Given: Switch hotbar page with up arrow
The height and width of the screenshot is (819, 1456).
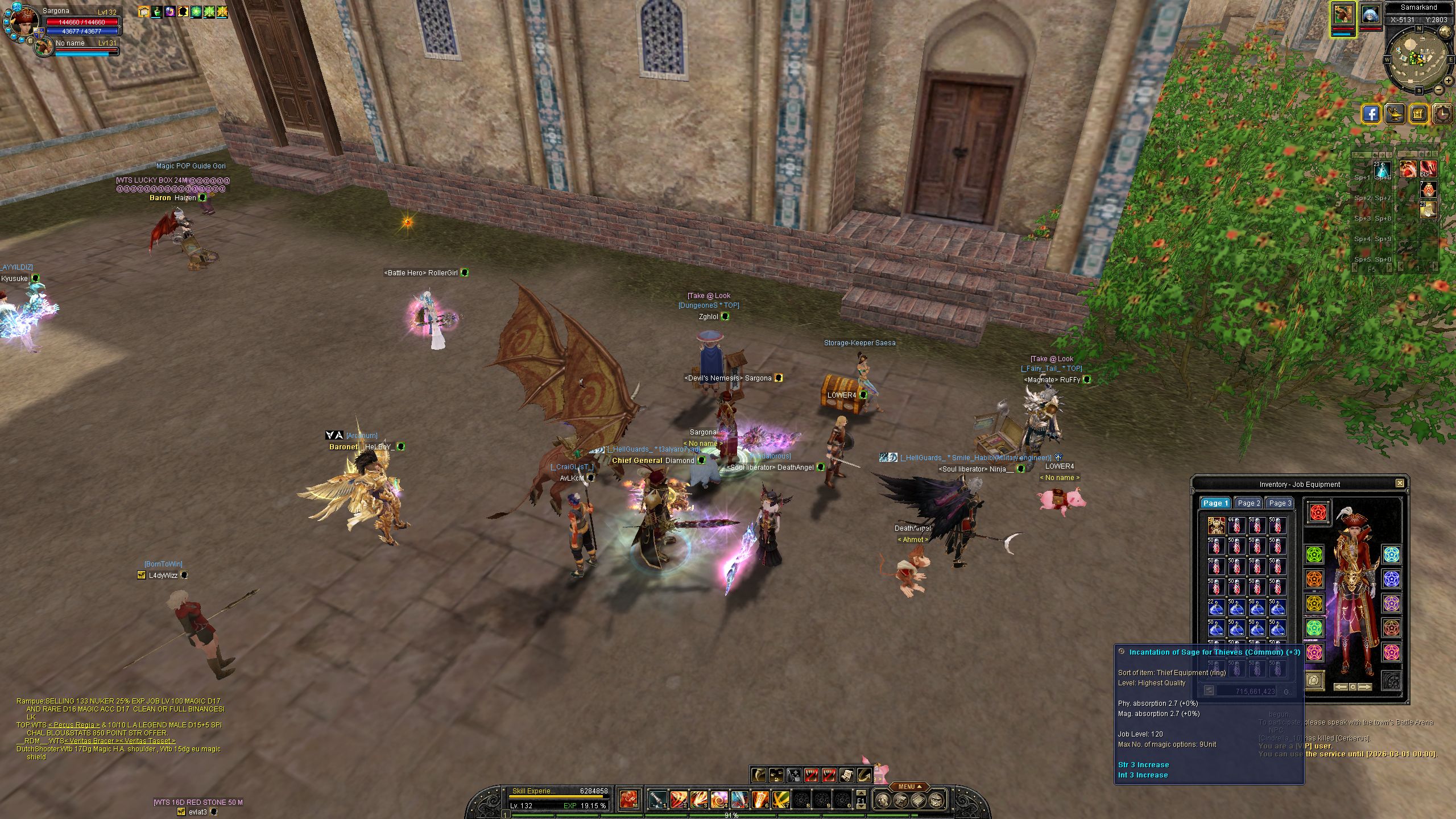Looking at the screenshot, I should point(861,793).
